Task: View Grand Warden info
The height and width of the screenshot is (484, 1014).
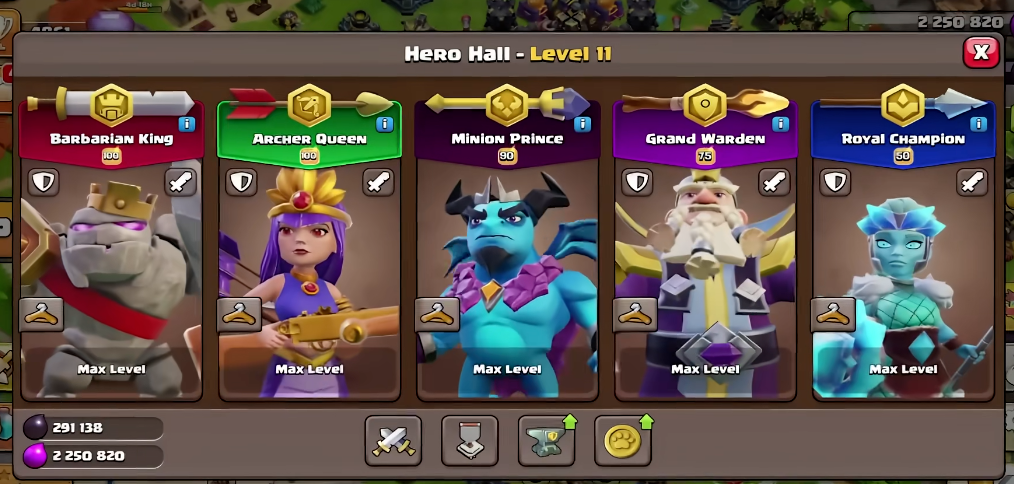Action: tap(781, 124)
